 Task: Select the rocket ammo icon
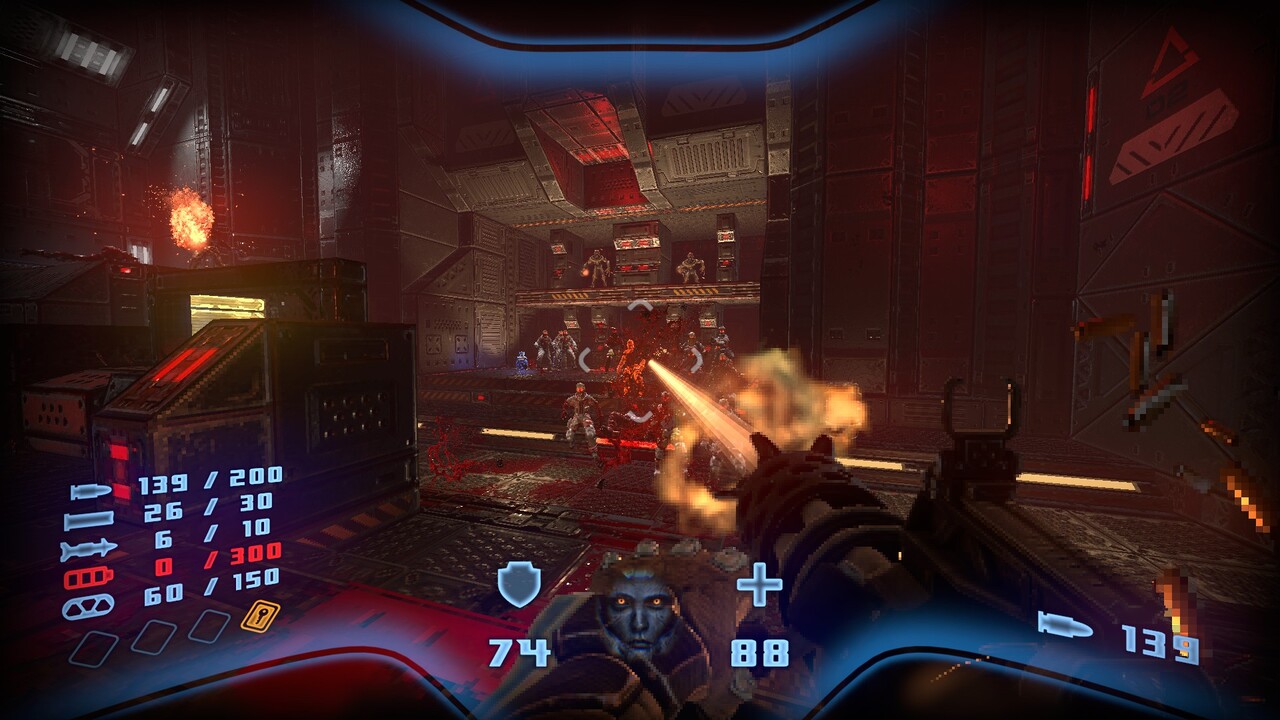point(89,549)
